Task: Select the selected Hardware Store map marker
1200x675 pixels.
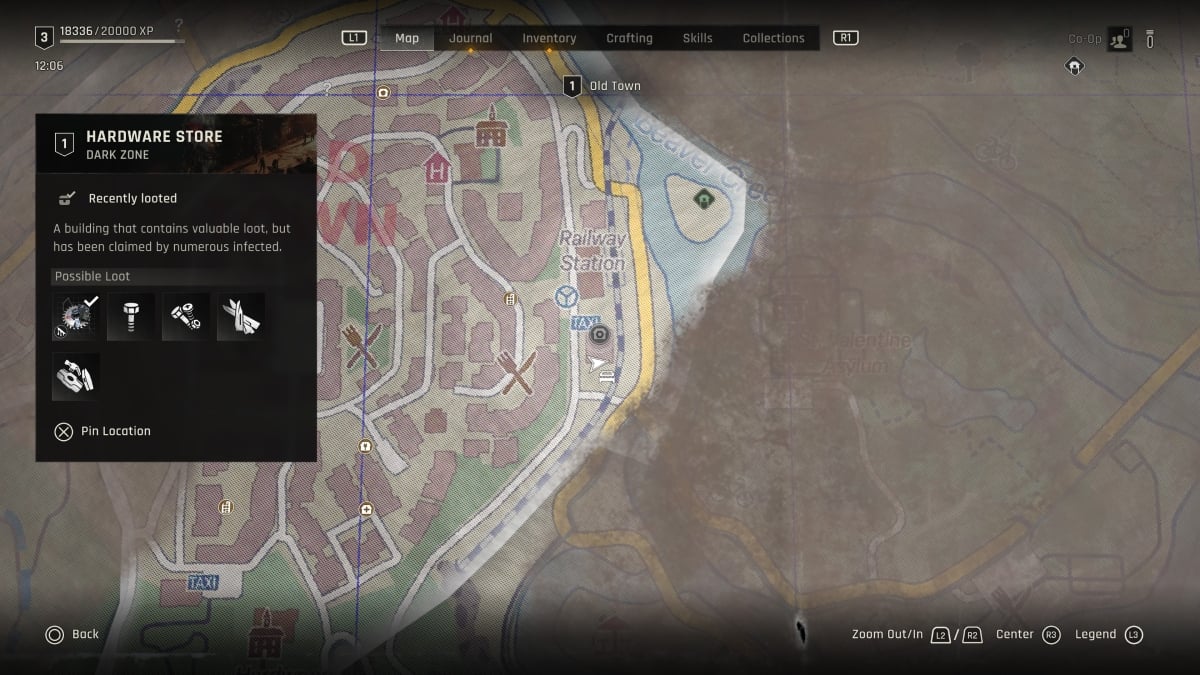Action: [599, 335]
